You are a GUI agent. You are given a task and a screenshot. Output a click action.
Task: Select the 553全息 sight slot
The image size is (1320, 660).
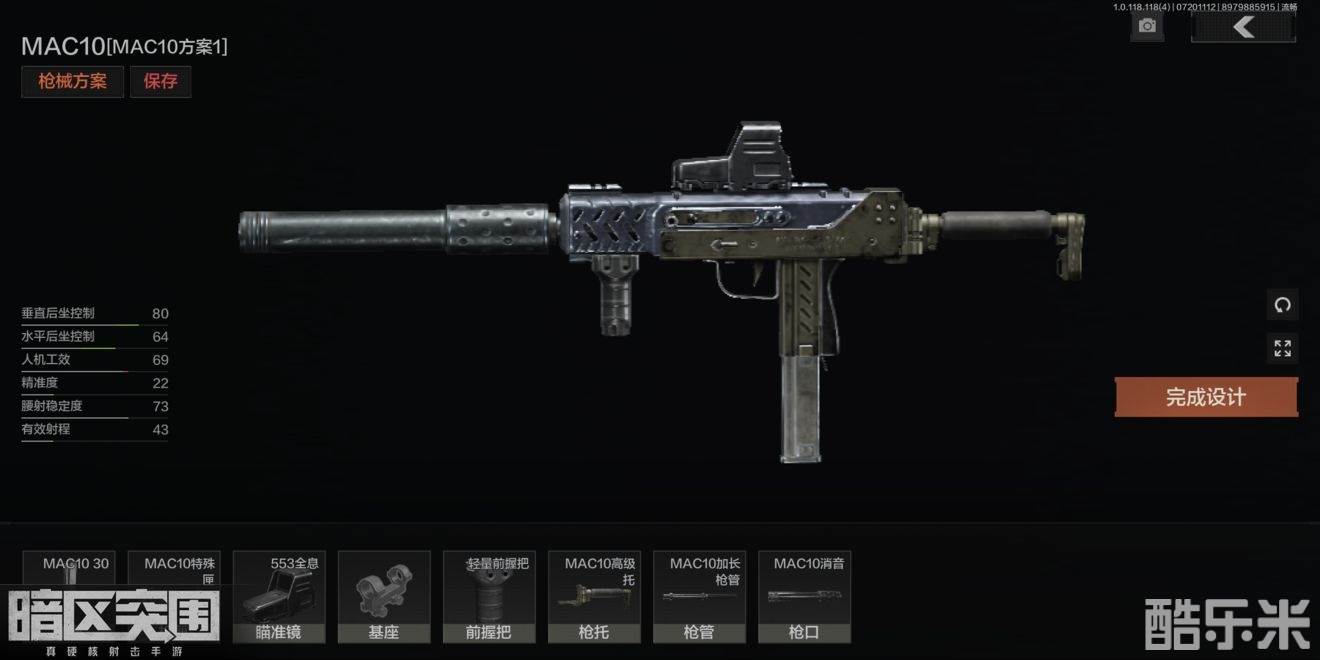pyautogui.click(x=279, y=596)
